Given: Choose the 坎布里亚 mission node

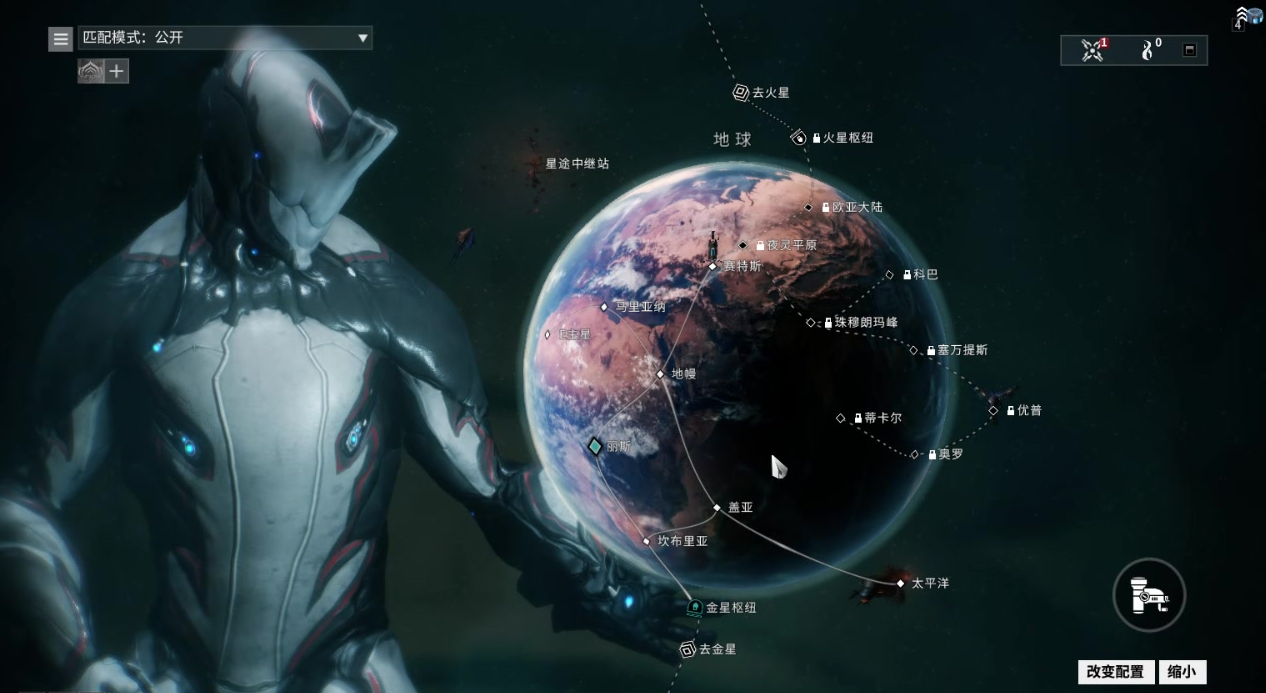Looking at the screenshot, I should tap(647, 541).
